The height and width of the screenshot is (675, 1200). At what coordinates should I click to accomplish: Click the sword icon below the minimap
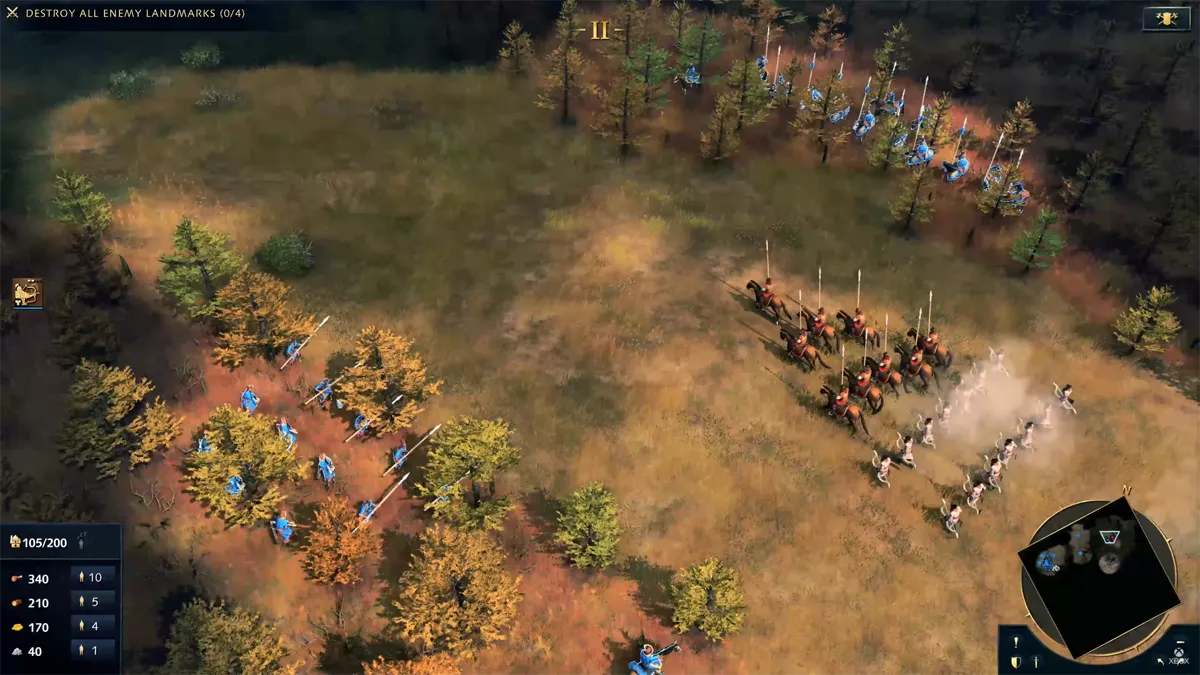coord(1036,662)
